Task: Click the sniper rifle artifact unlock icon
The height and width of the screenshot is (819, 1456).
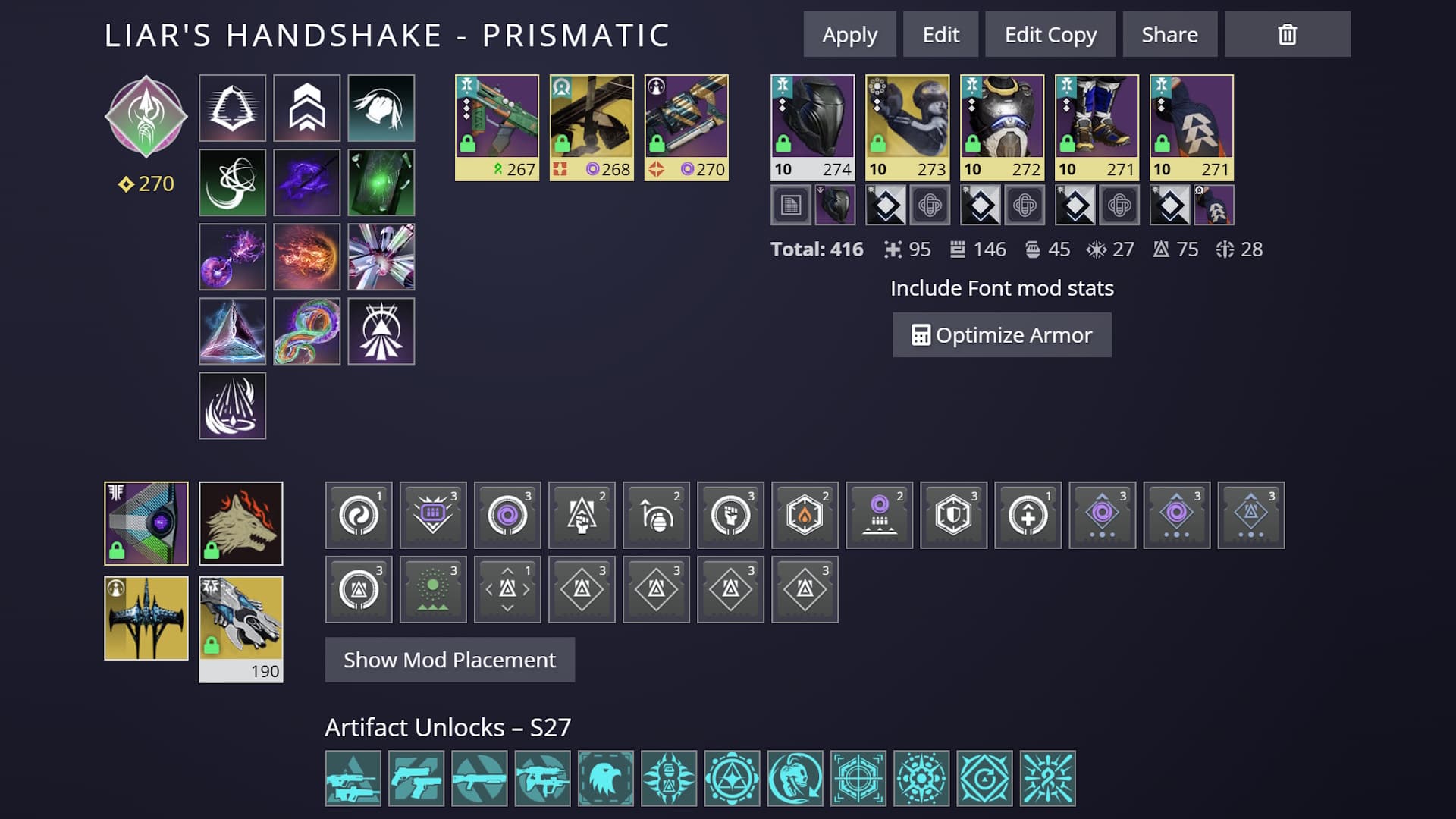Action: (x=353, y=779)
